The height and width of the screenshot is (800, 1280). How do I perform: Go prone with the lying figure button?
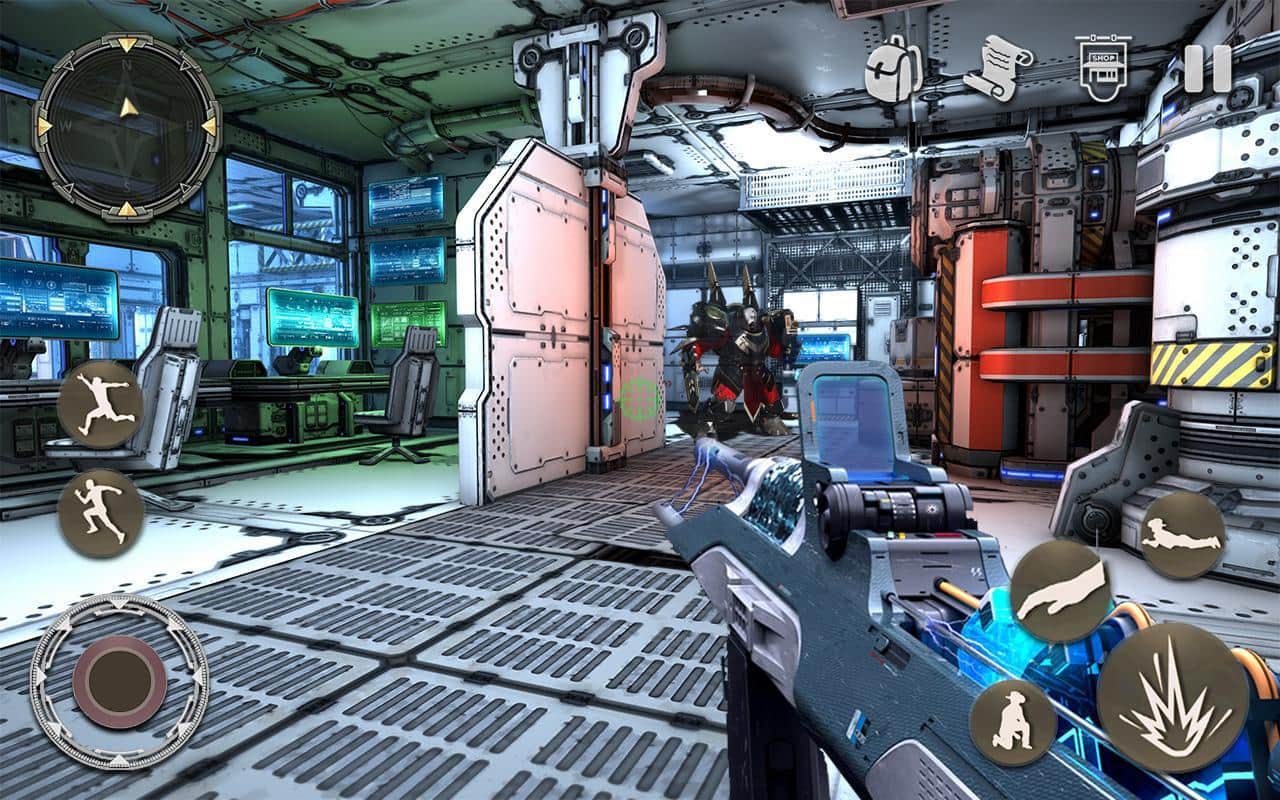[1183, 534]
